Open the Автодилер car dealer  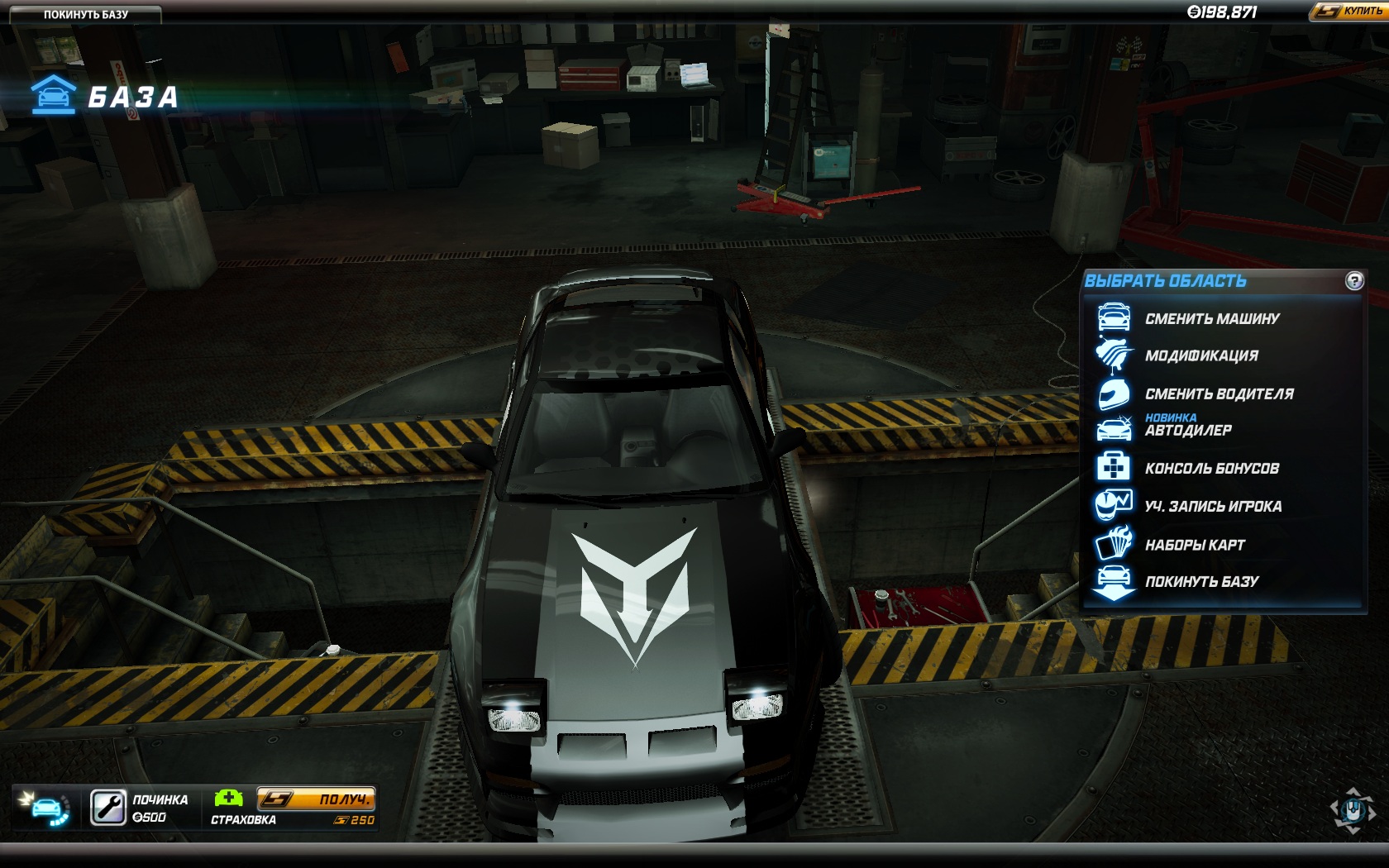tap(1187, 430)
